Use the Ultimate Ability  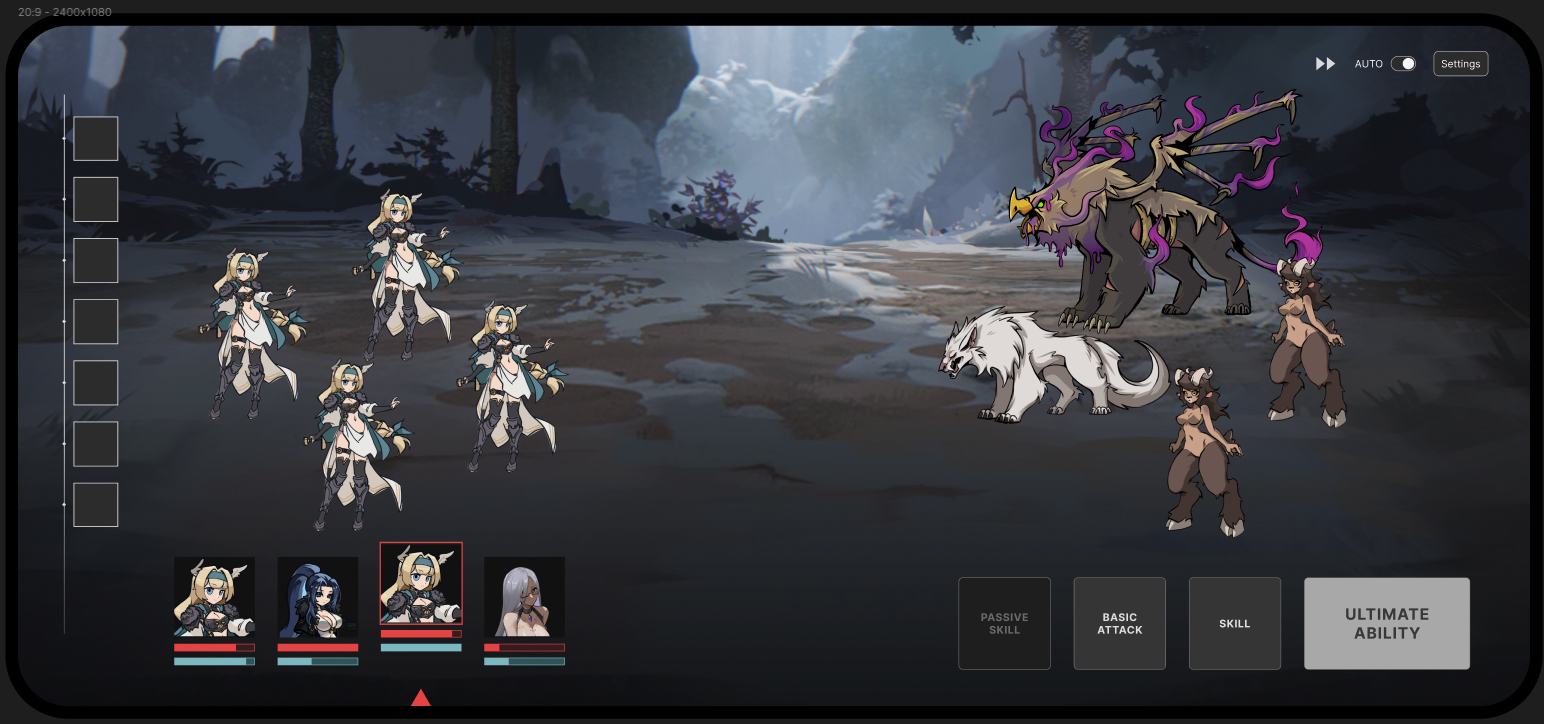pos(1386,623)
